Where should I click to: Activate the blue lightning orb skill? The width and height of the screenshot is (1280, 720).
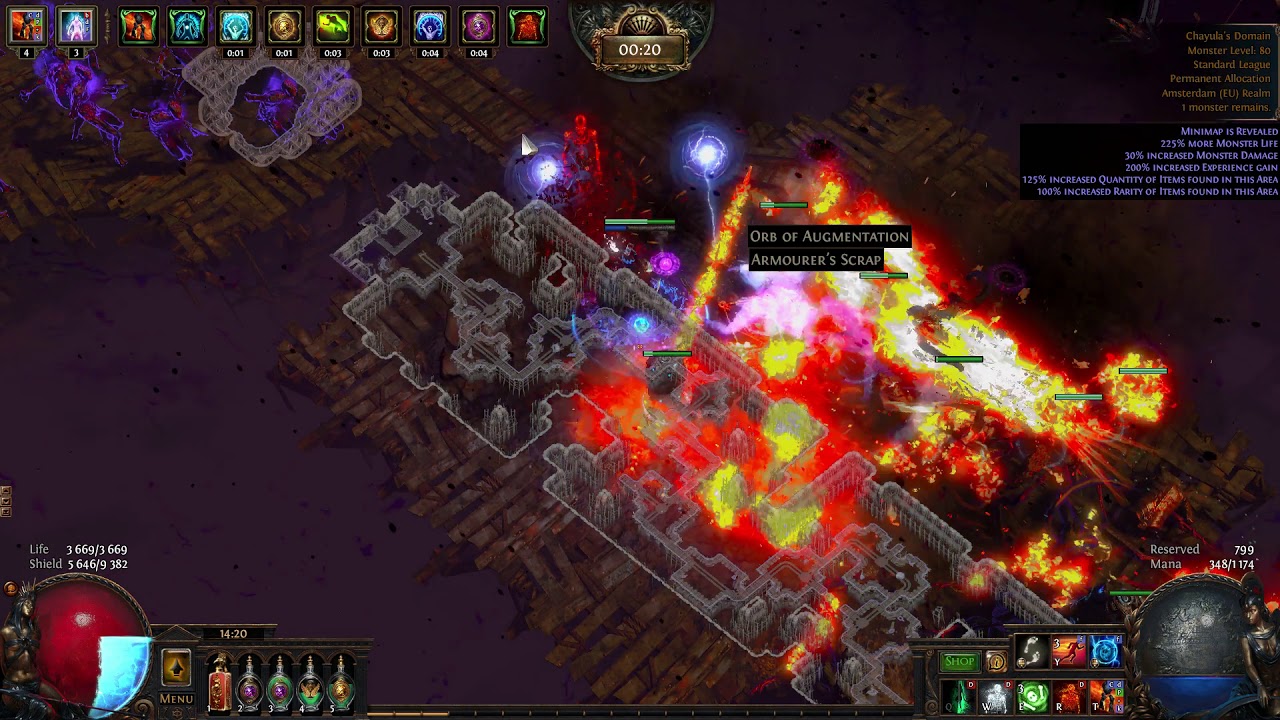pos(1105,652)
